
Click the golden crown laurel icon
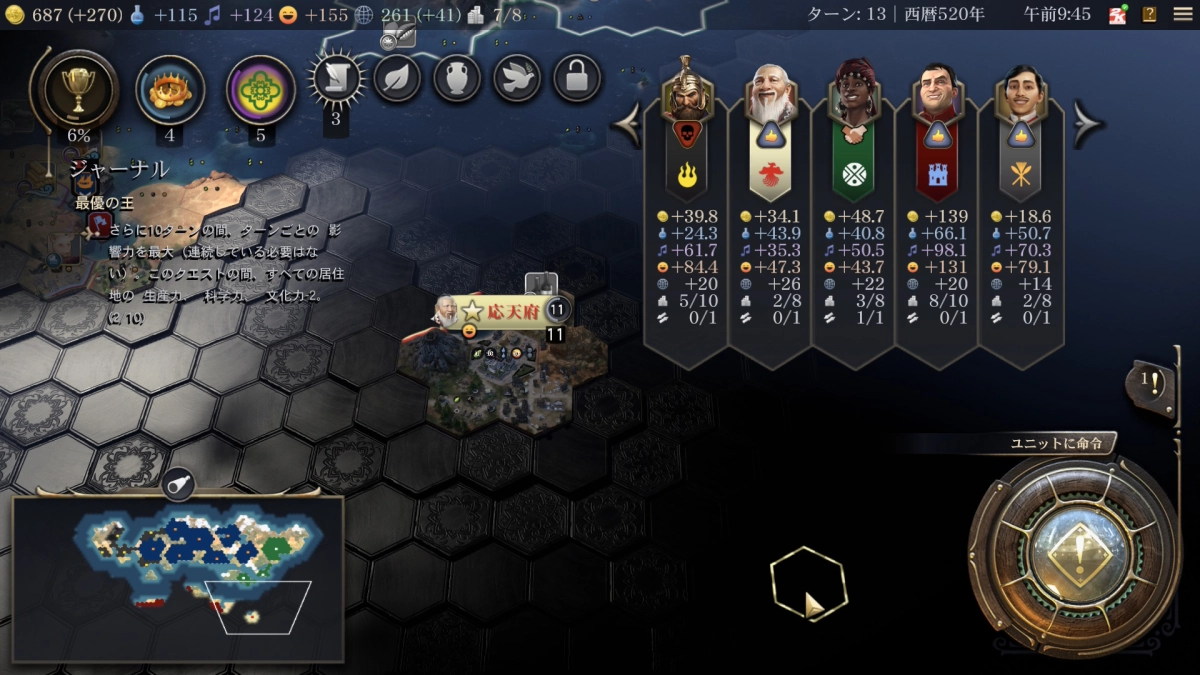tap(170, 90)
